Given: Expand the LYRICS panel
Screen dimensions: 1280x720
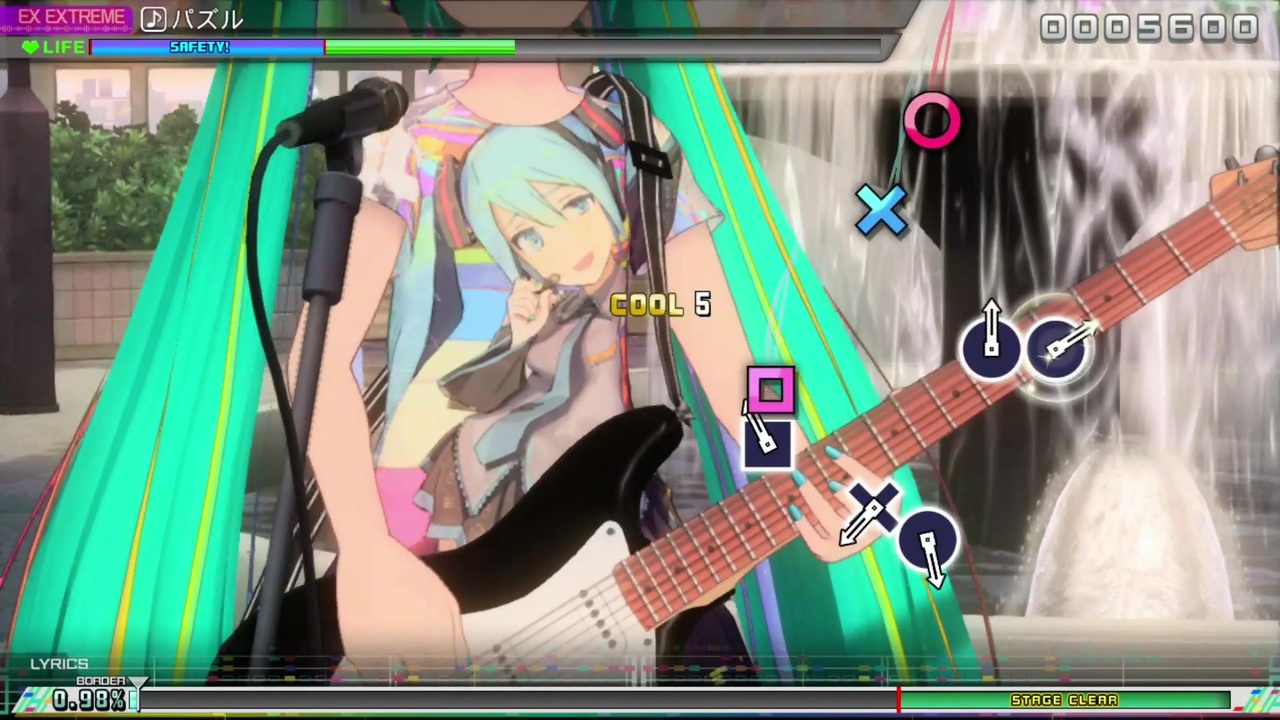Looking at the screenshot, I should click(58, 663).
